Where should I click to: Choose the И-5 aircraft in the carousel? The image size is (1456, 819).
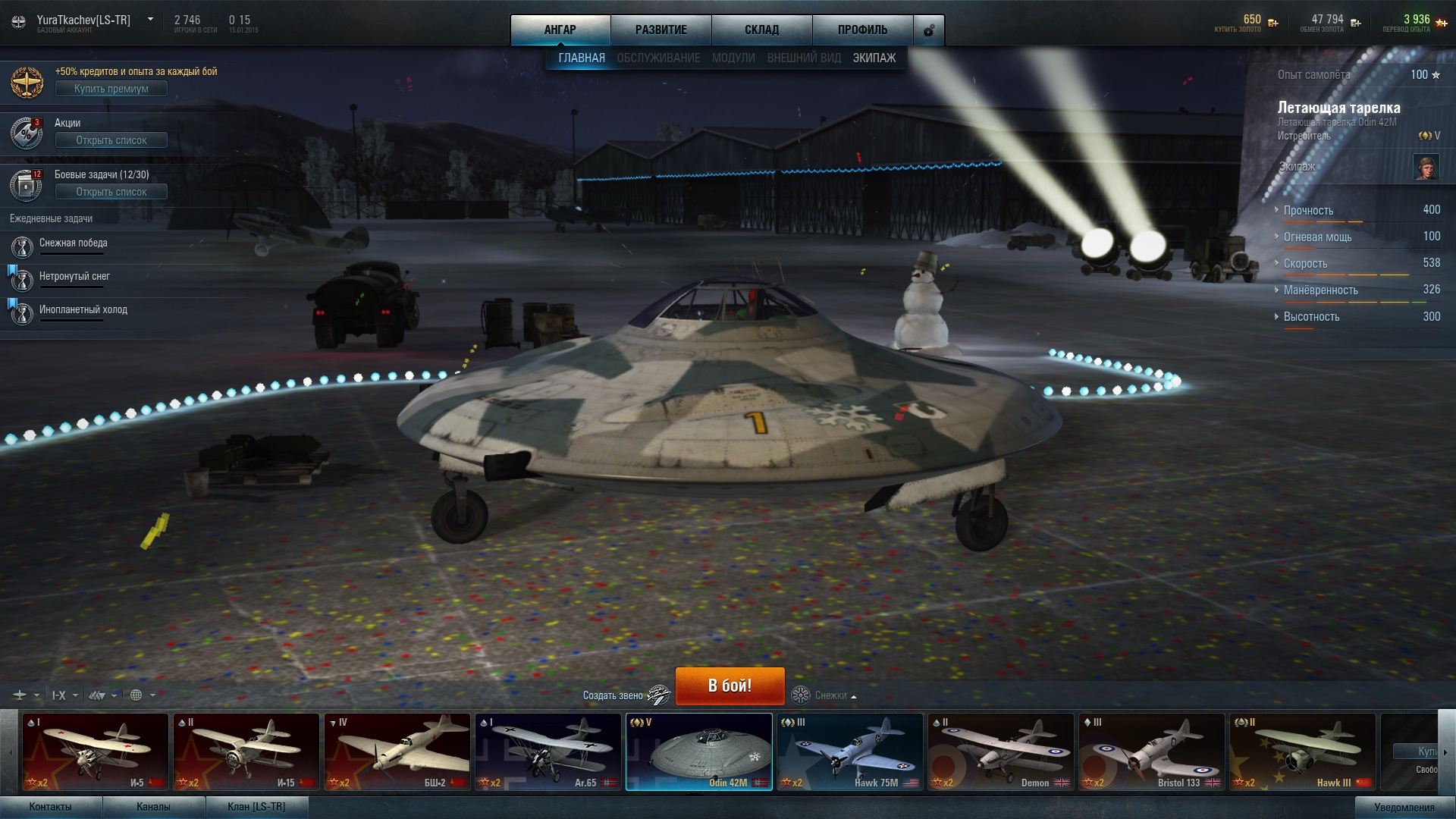tap(95, 752)
